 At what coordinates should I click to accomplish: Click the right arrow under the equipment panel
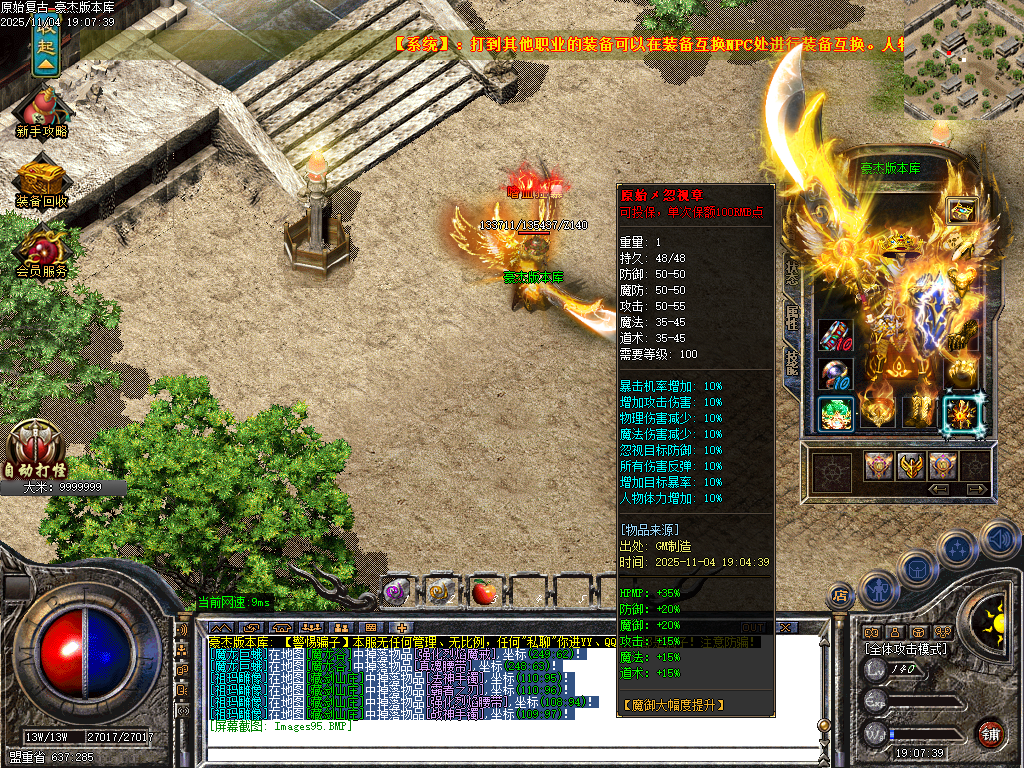click(976, 489)
